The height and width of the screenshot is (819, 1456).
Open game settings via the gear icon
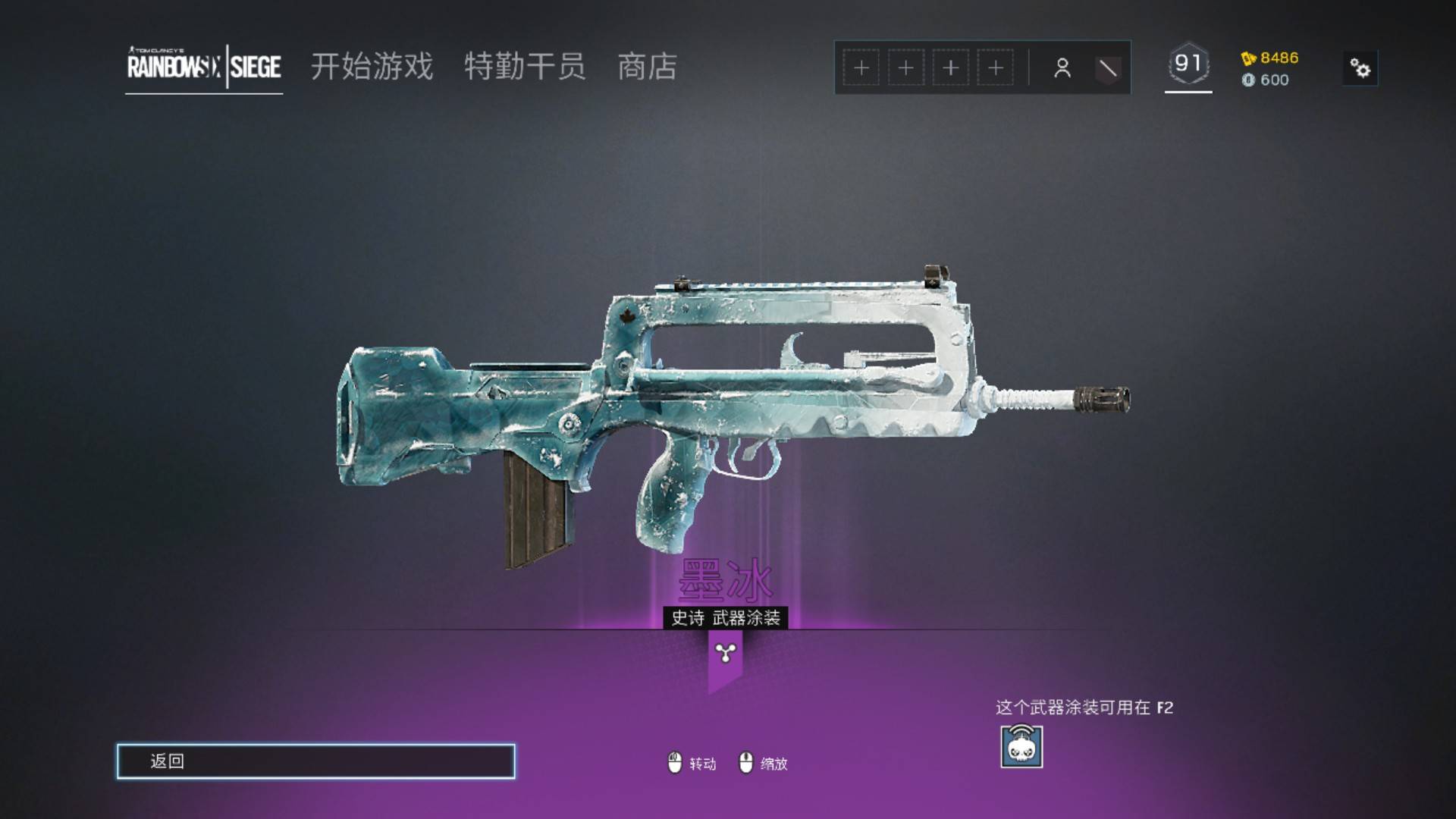1360,68
